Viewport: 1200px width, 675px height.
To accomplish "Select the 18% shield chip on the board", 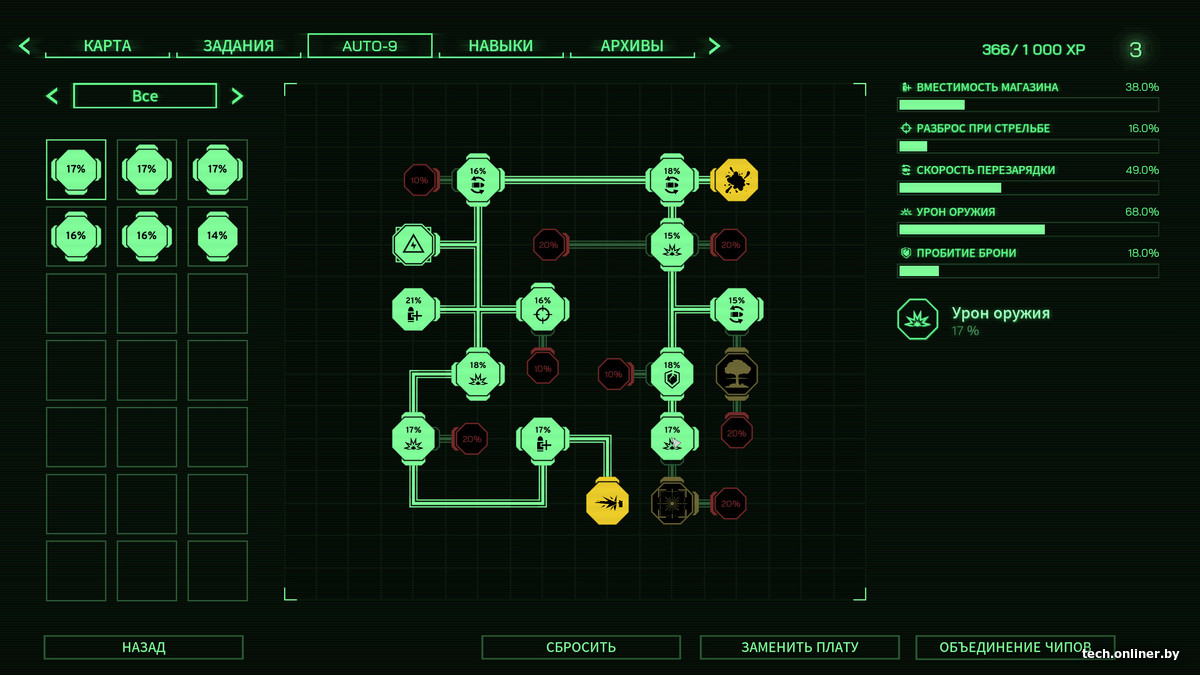I will [672, 374].
